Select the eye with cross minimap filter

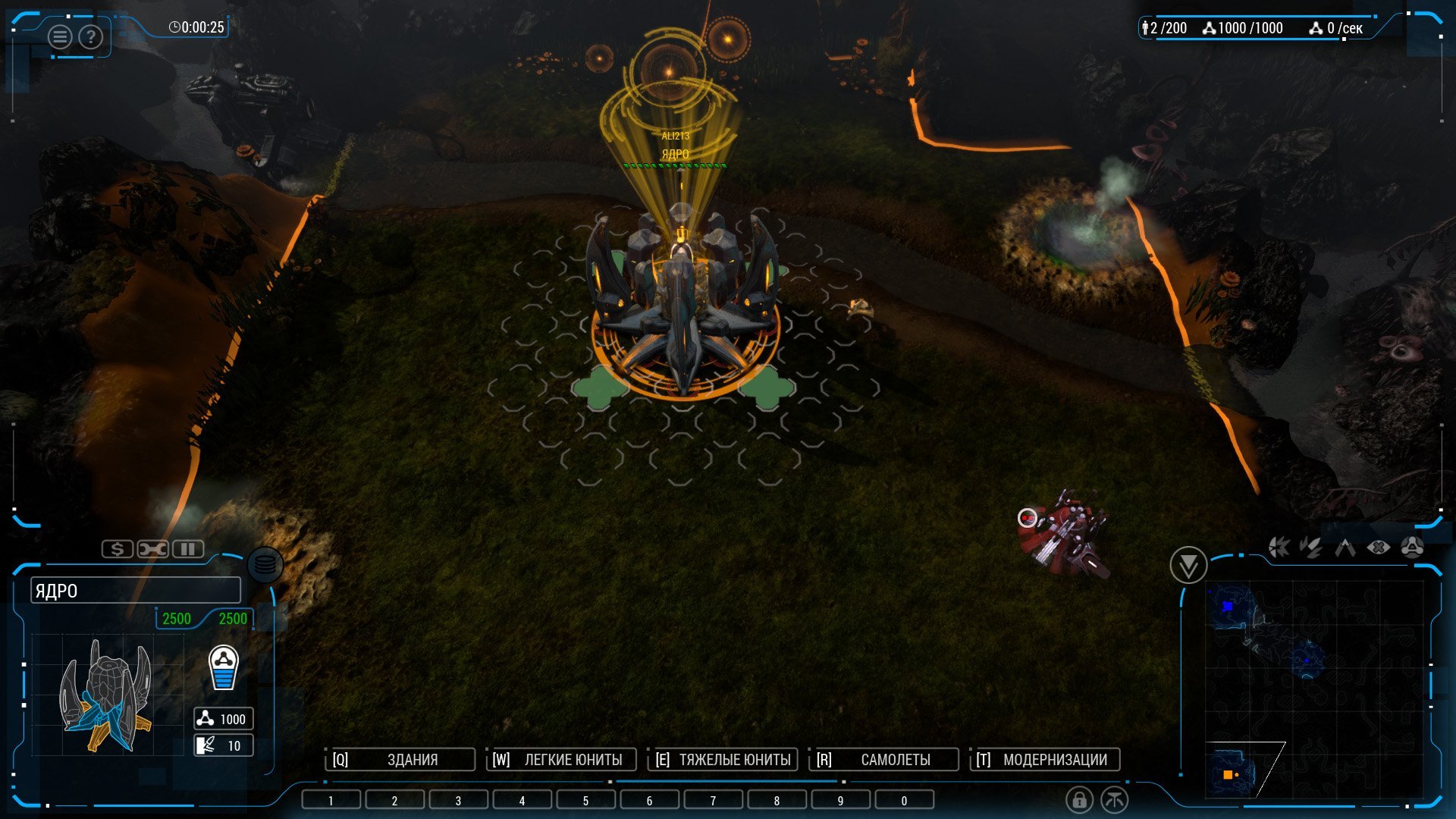point(1378,547)
